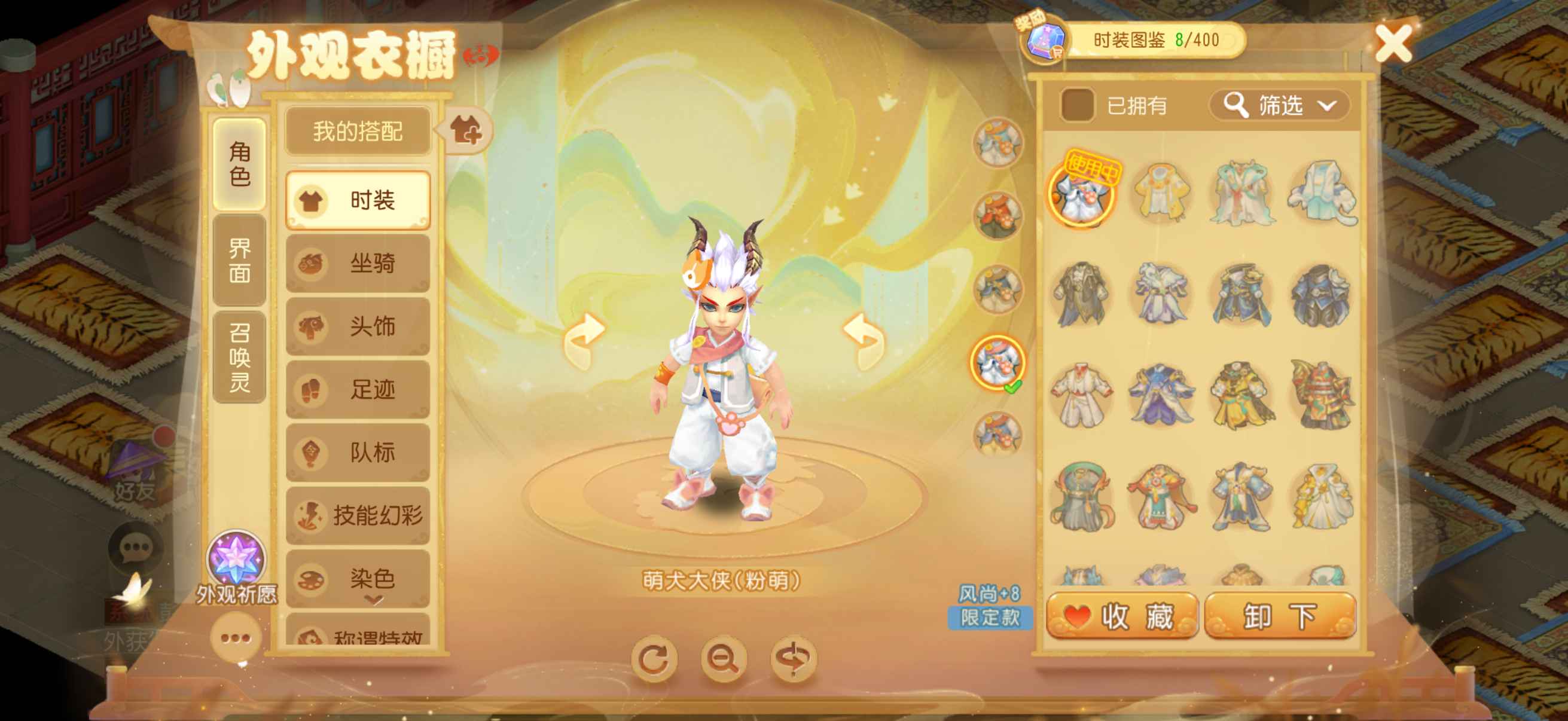The image size is (1568, 721).
Task: Enable the 已拥有 (owned) filter checkbox
Action: point(1079,103)
